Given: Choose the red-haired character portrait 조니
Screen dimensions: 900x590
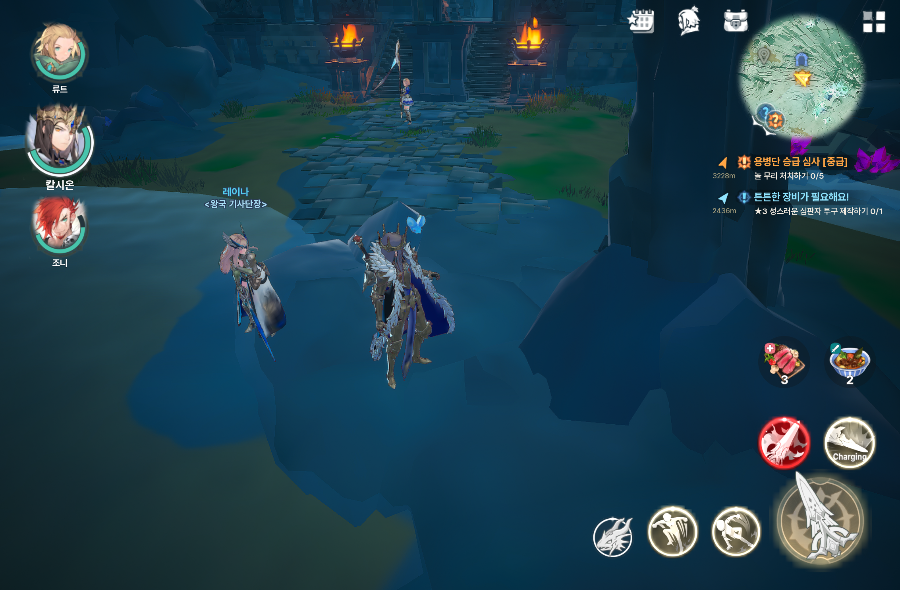Looking at the screenshot, I should coord(60,225).
